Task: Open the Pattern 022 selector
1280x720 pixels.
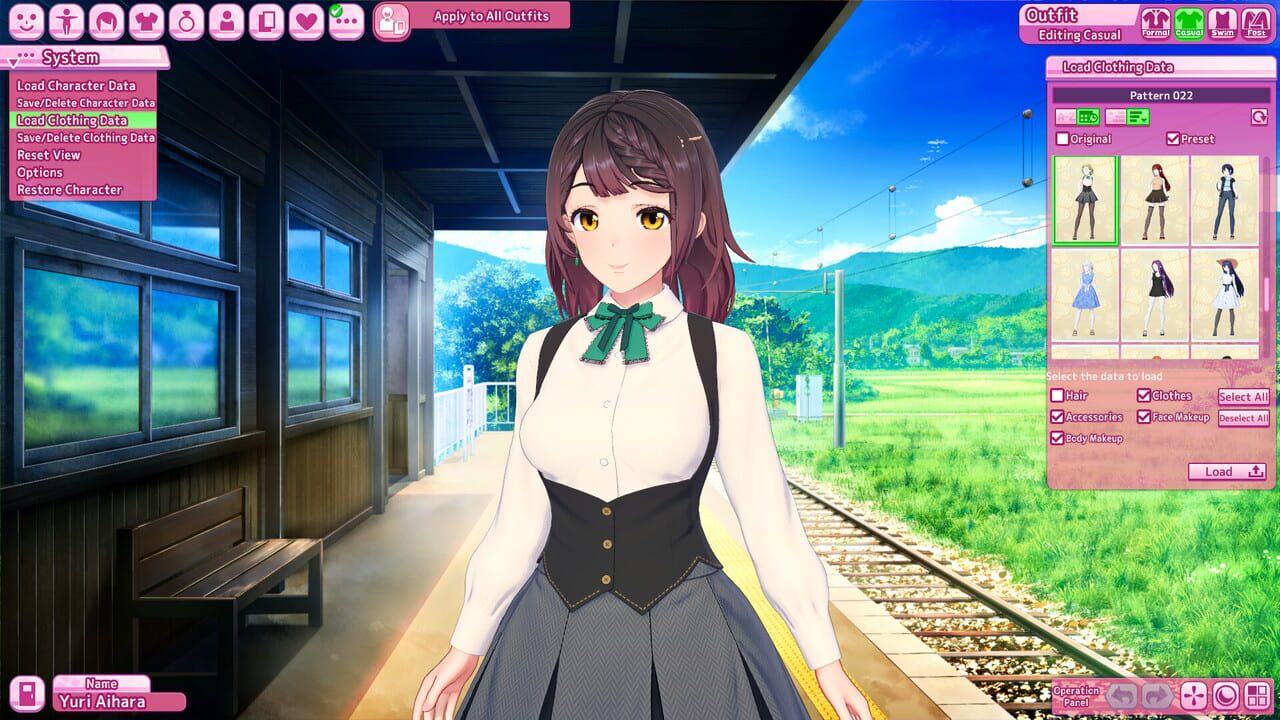Action: pyautogui.click(x=1163, y=94)
